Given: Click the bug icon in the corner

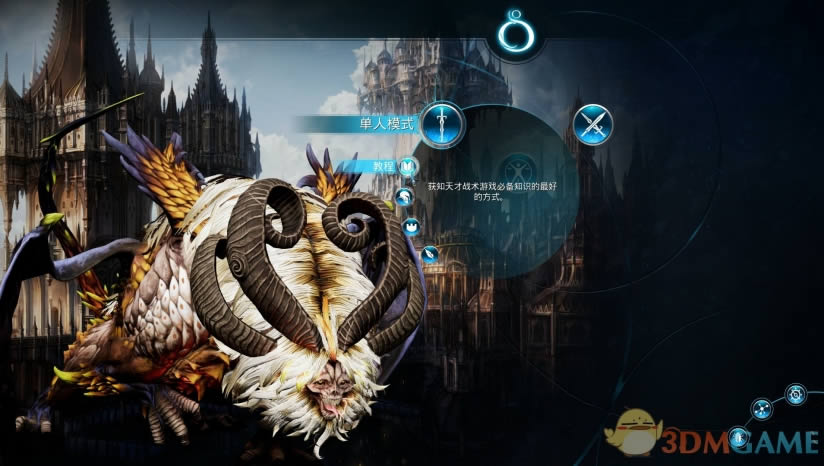Looking at the screenshot, I should [739, 436].
